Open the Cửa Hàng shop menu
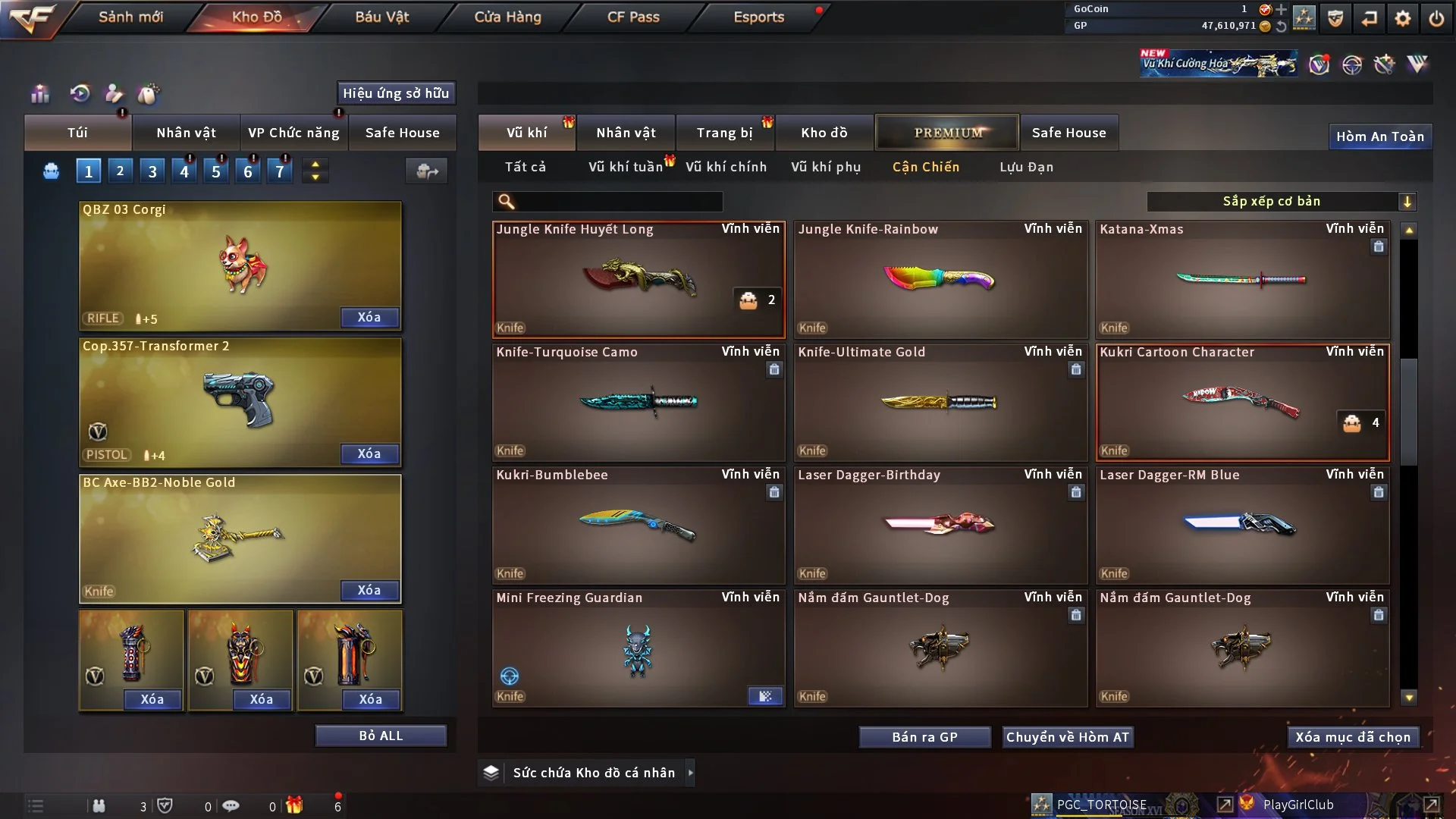This screenshot has width=1456, height=819. pos(507,17)
